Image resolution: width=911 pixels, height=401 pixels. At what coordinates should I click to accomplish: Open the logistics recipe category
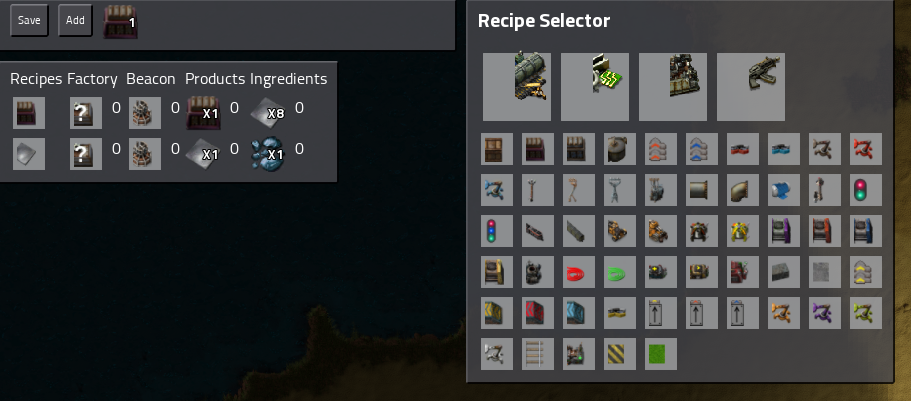pyautogui.click(x=516, y=87)
